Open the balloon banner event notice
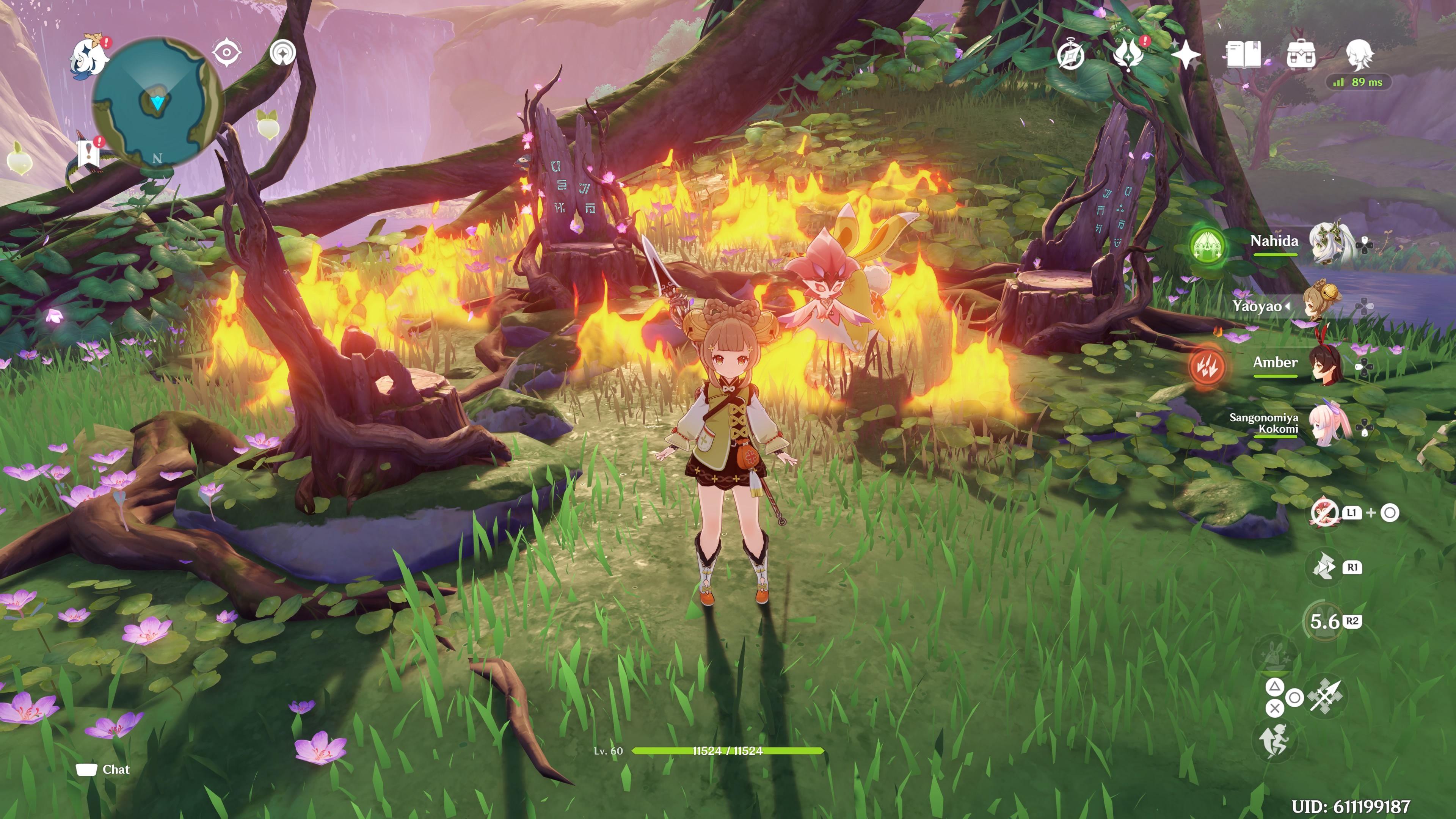1456x819 pixels. coord(89,152)
